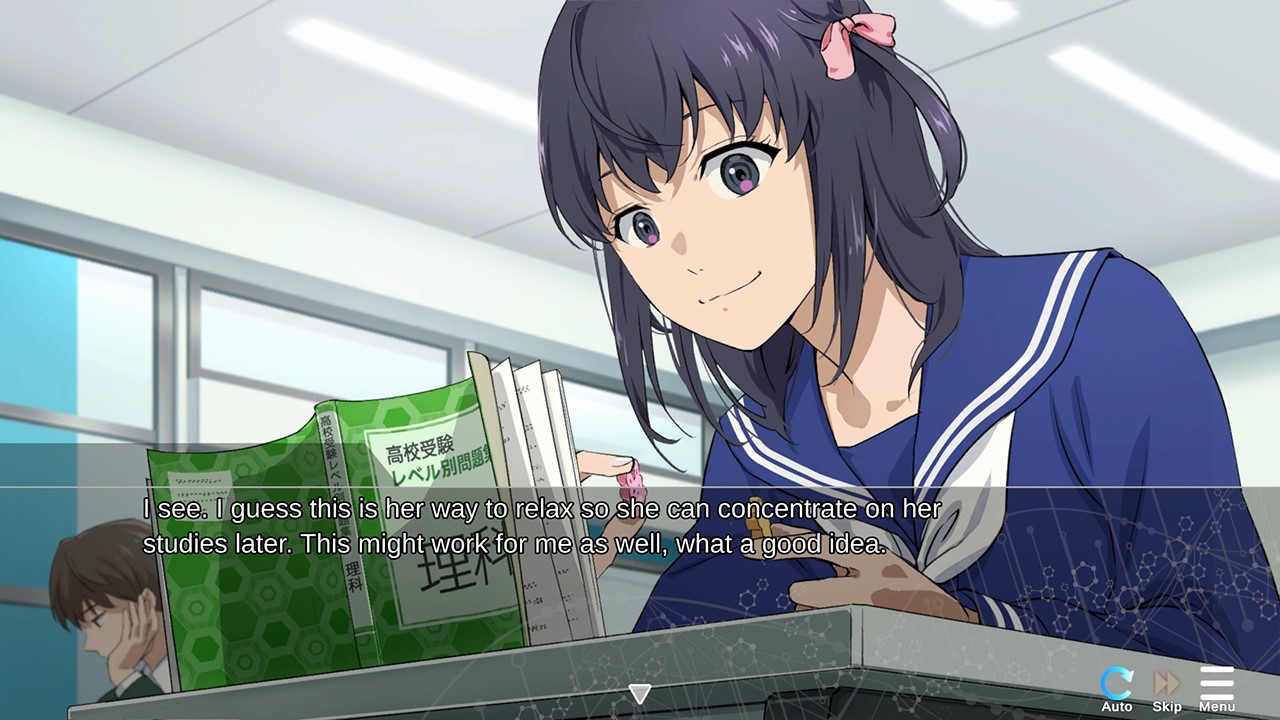
Task: Click the dialogue box to advance the story
Action: (640, 525)
